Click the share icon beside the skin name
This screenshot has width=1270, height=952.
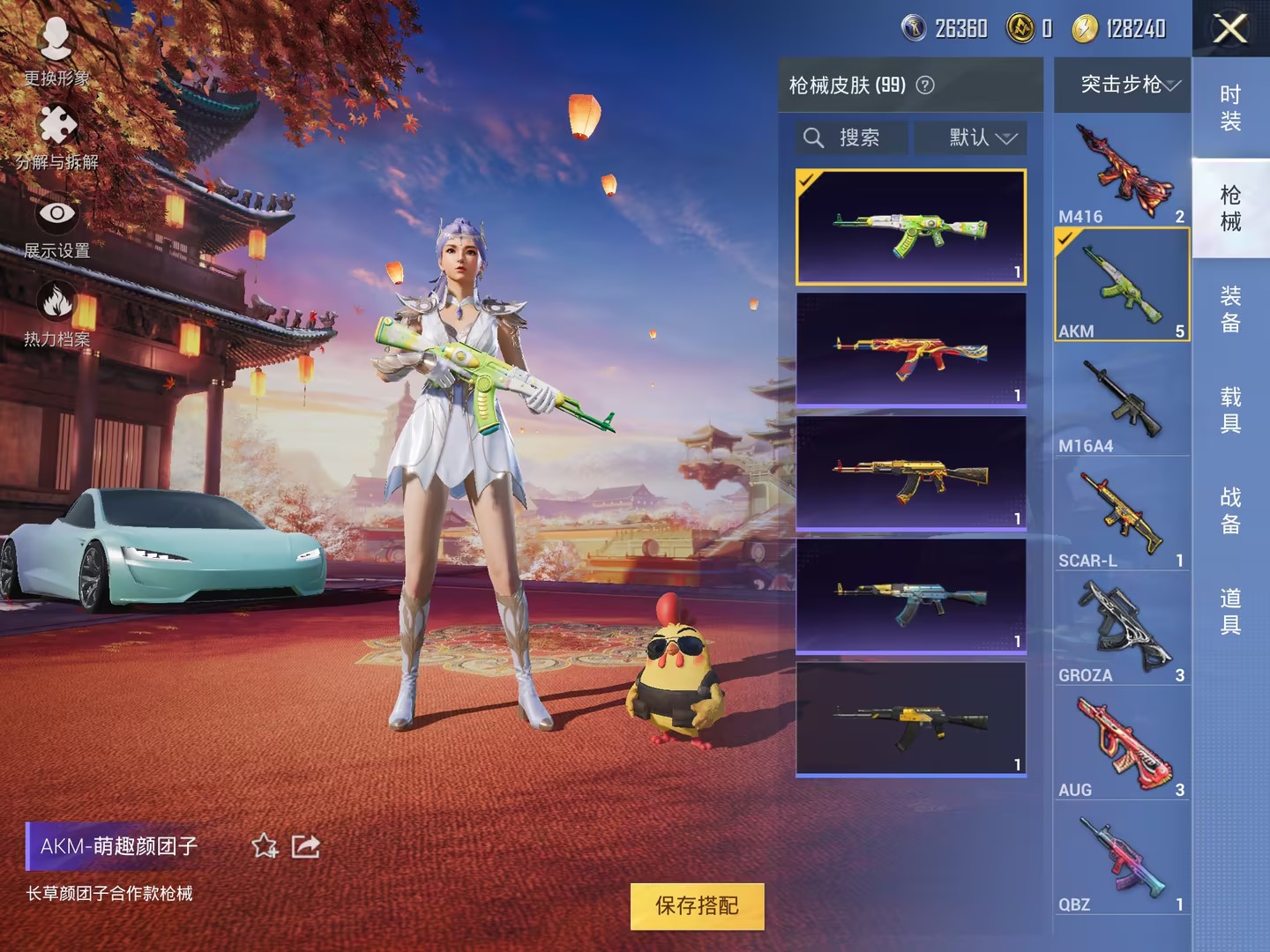coord(305,846)
